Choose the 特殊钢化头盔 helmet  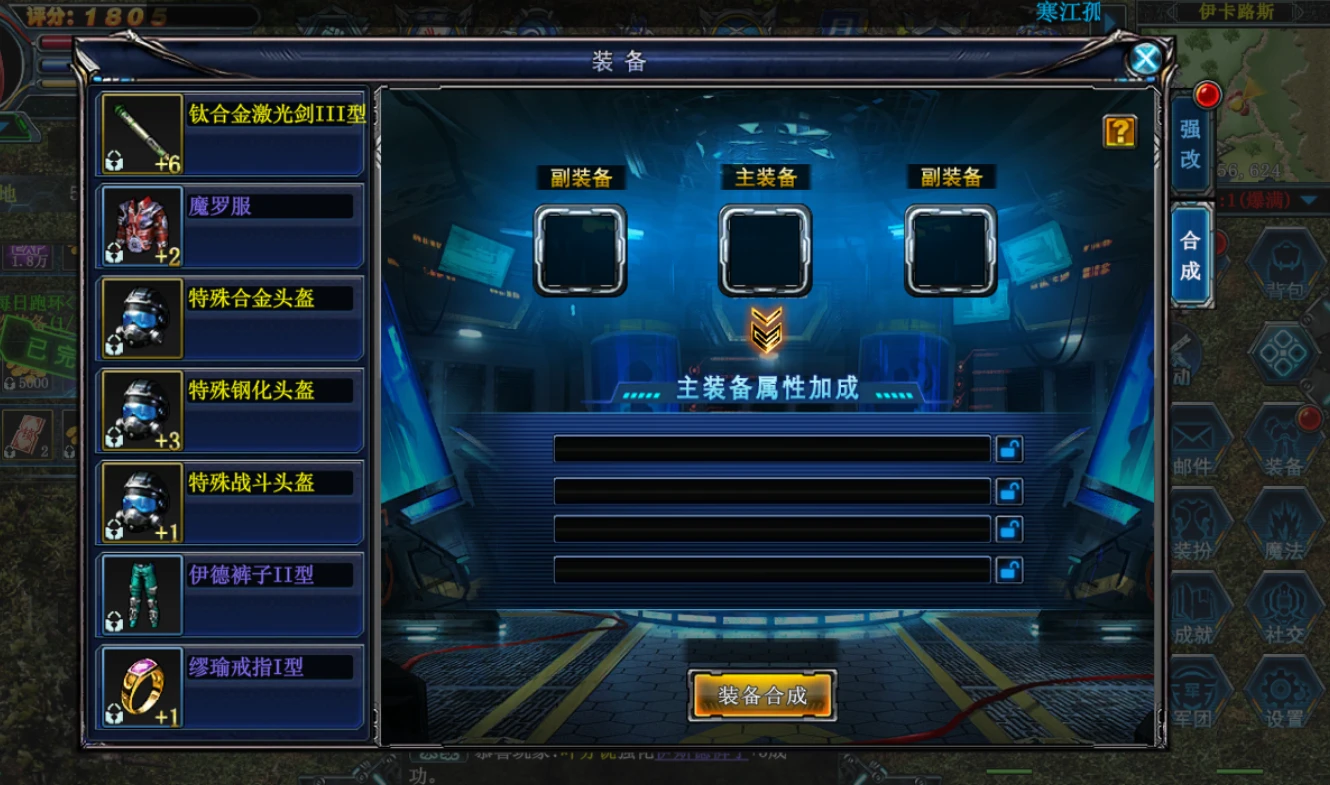(232, 410)
